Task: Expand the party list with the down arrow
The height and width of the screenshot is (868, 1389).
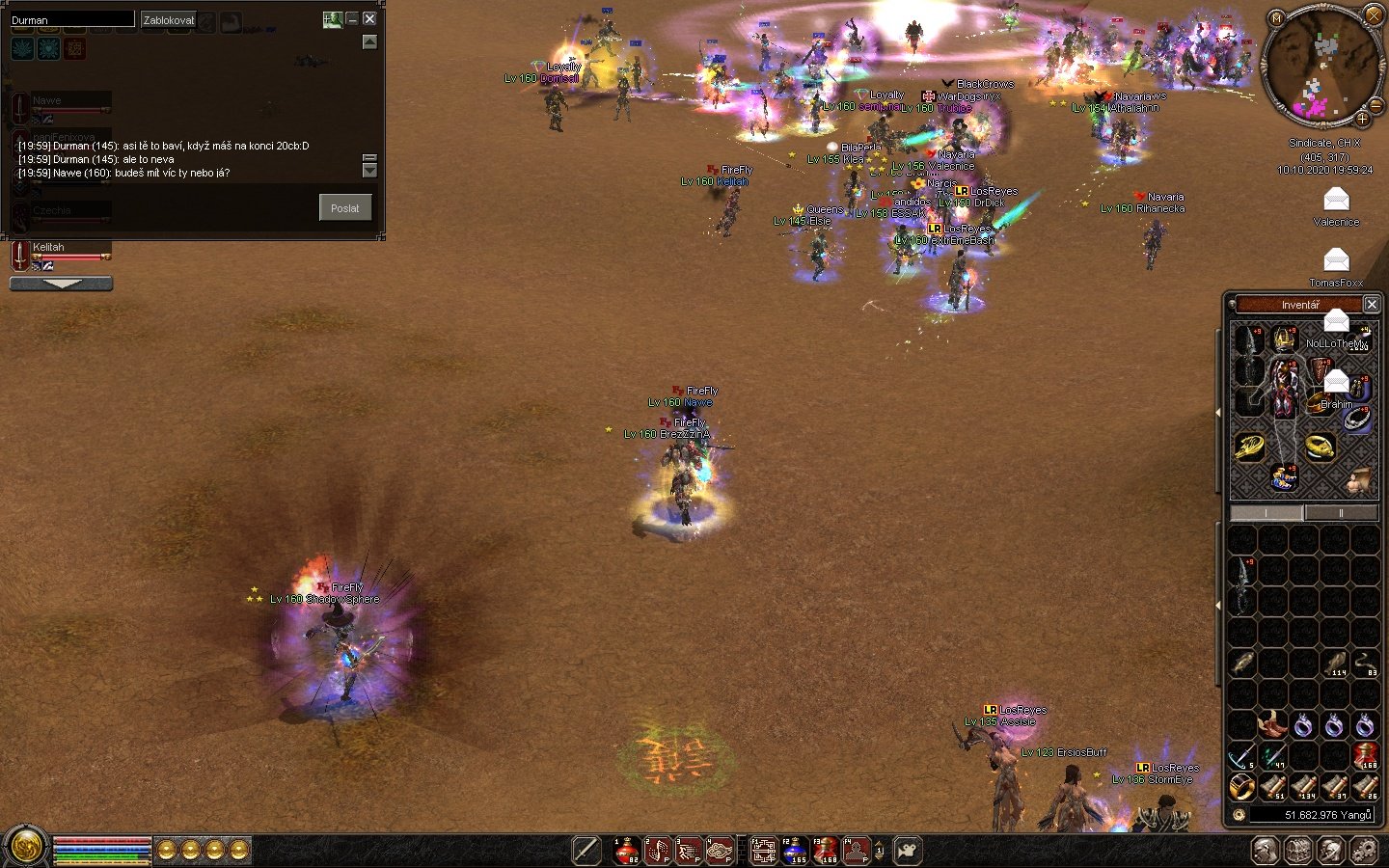Action: click(x=61, y=284)
